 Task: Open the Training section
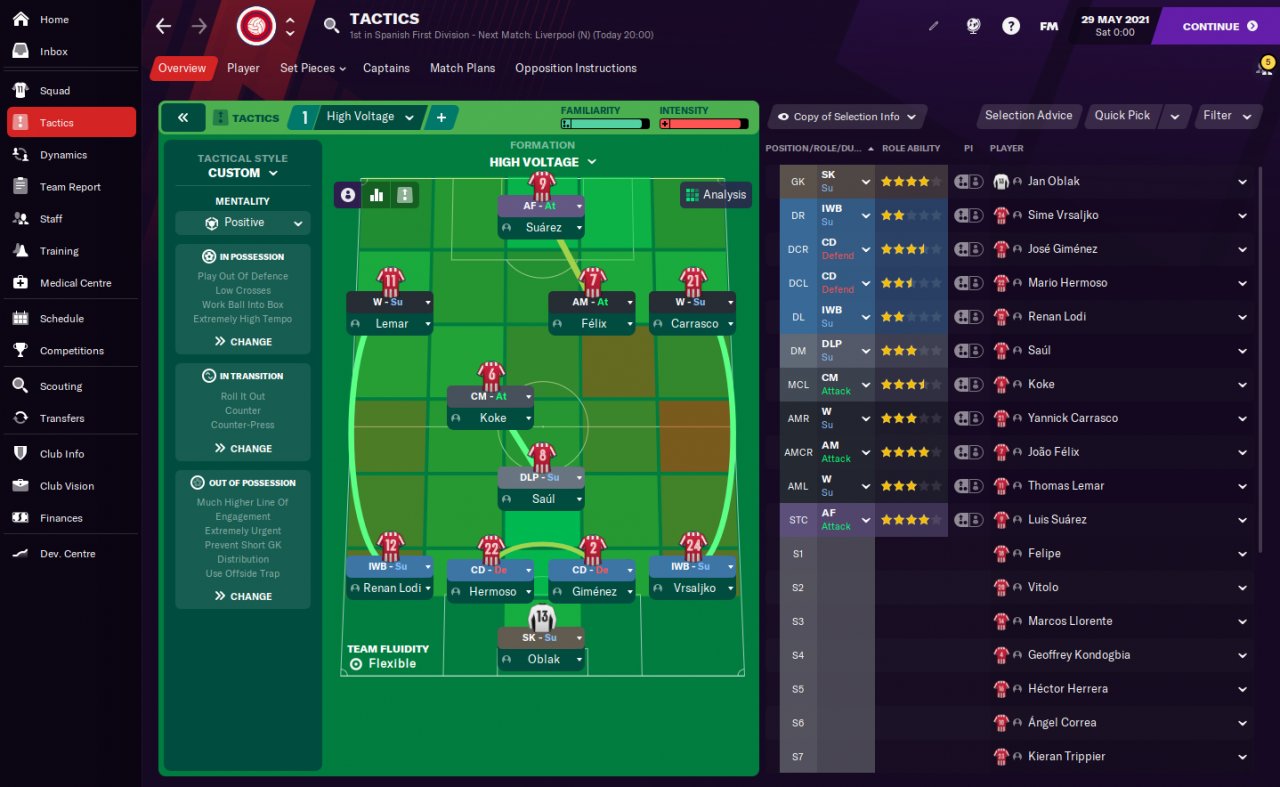59,251
